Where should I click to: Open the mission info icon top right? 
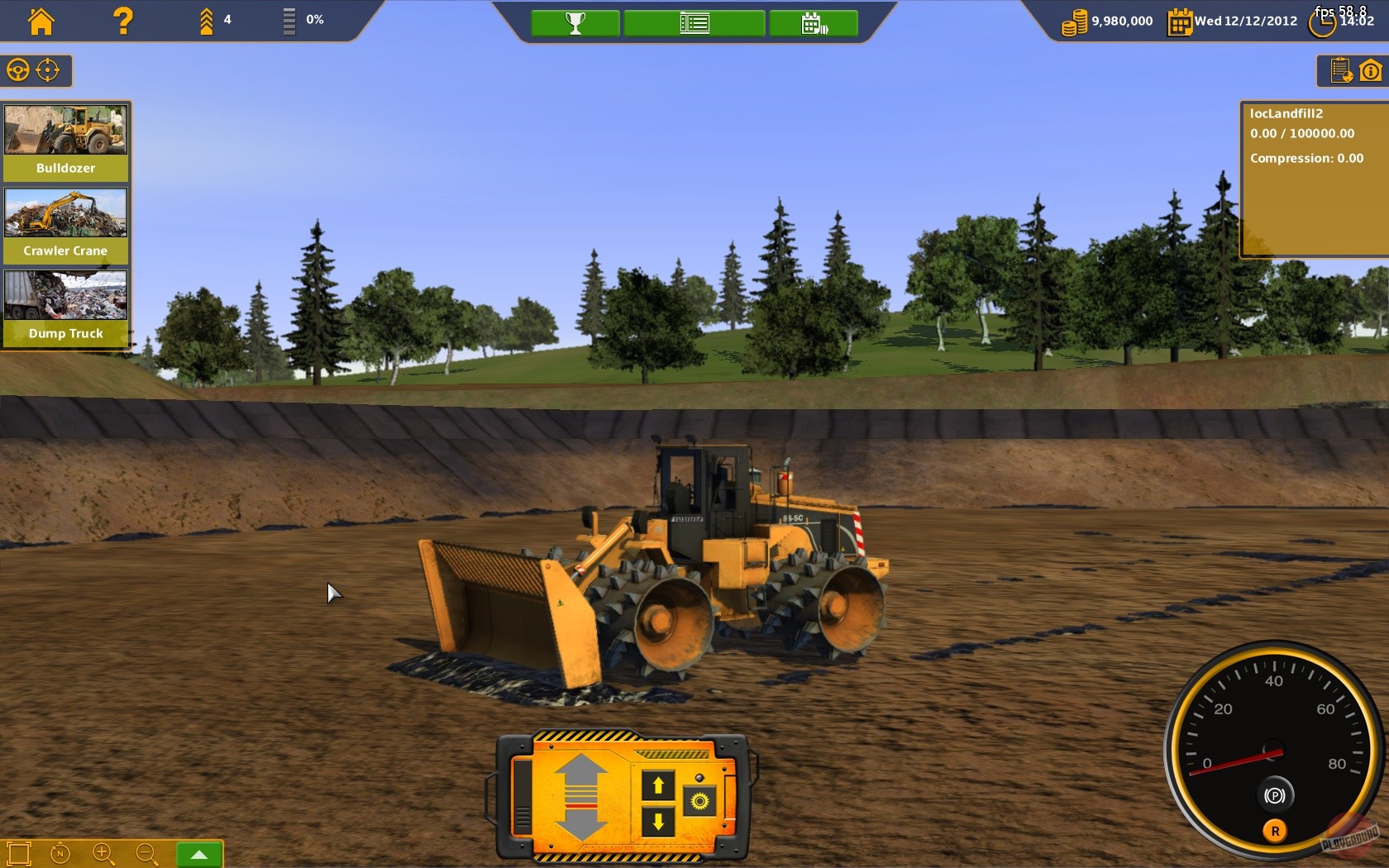click(x=1372, y=71)
